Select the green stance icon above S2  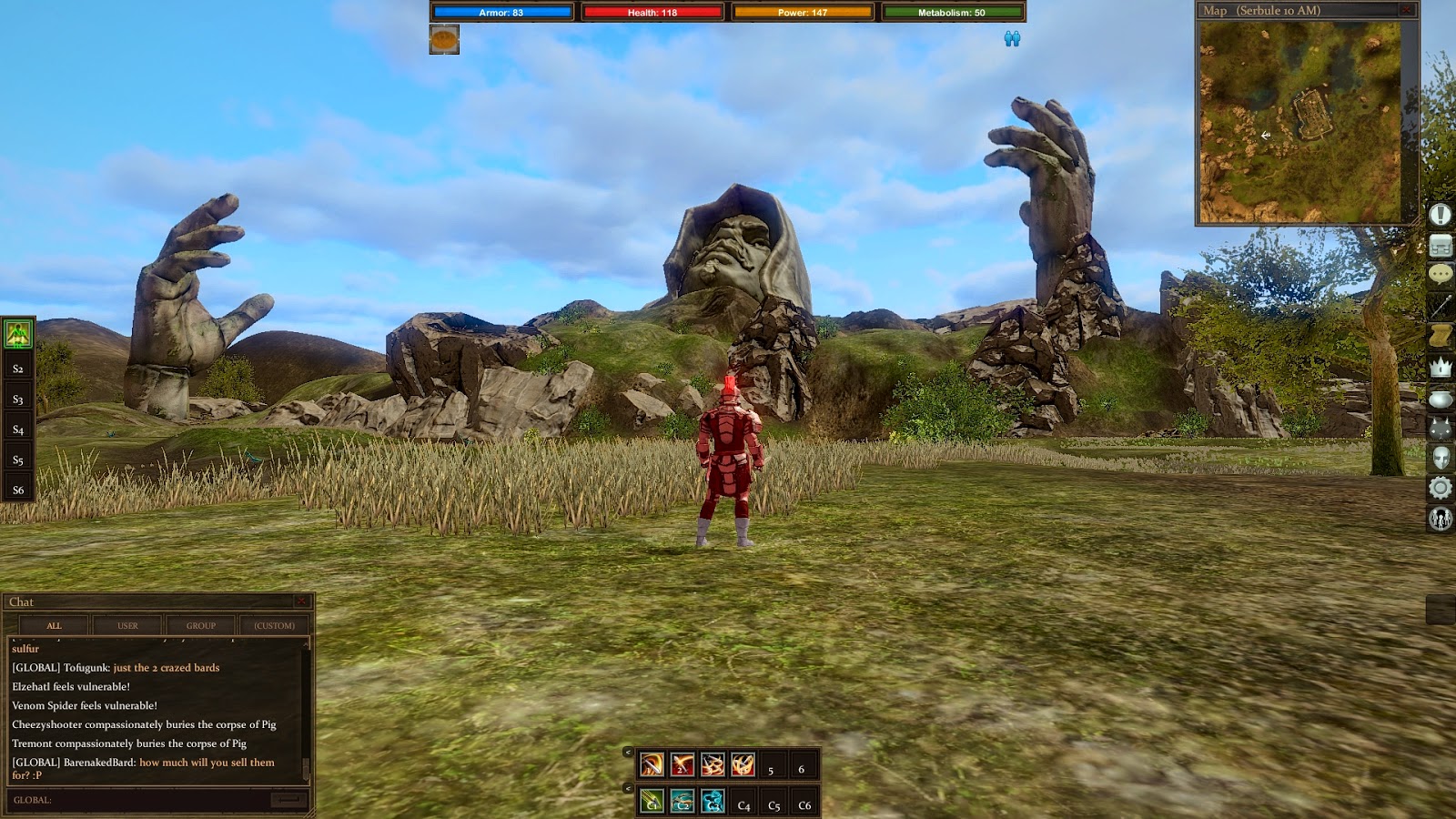point(18,334)
